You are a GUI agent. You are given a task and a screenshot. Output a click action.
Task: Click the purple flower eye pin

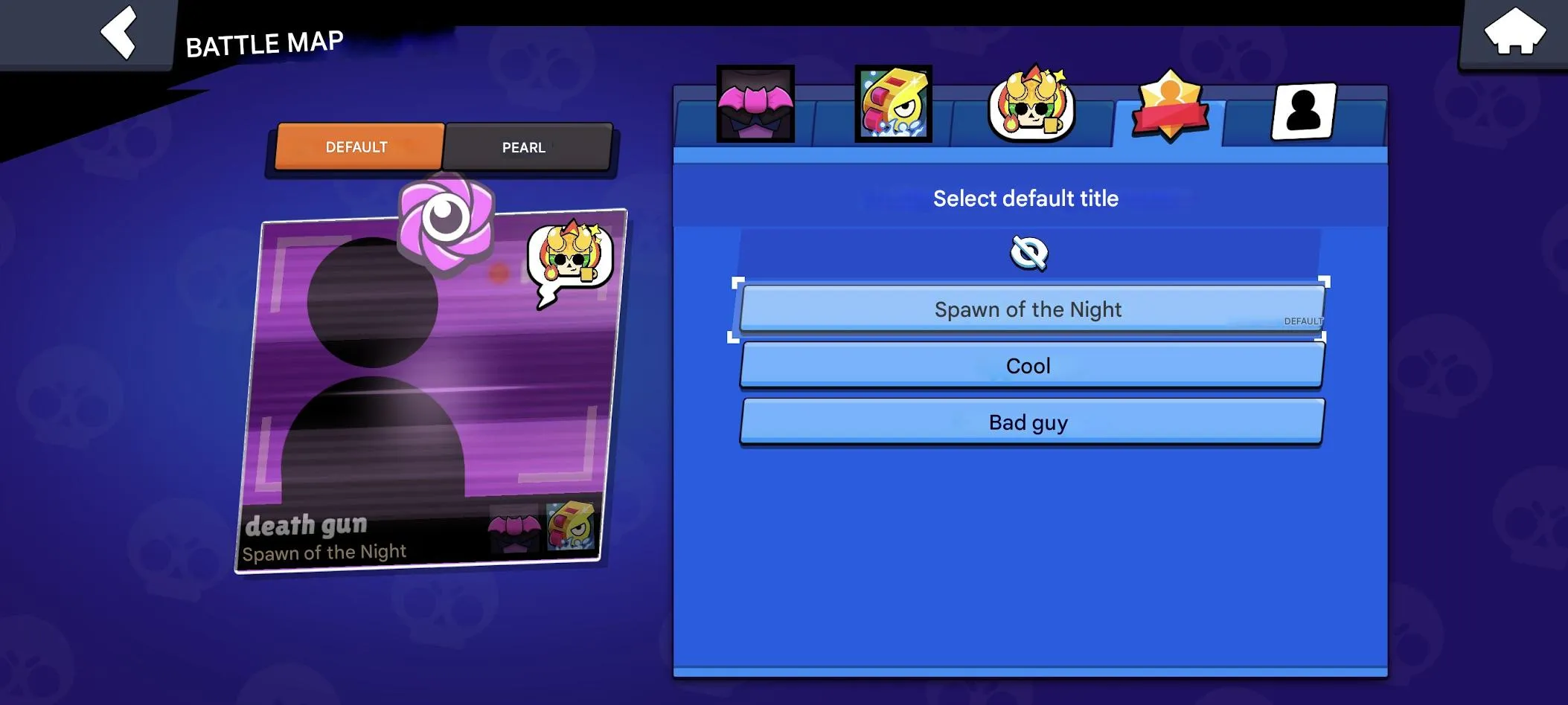(x=447, y=223)
